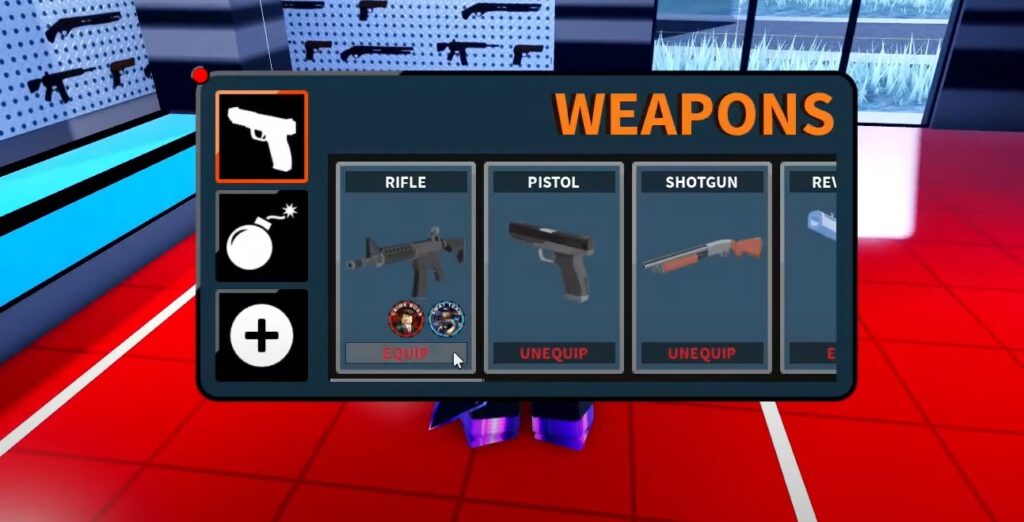Choose the Pistol weapon card image

click(x=553, y=259)
